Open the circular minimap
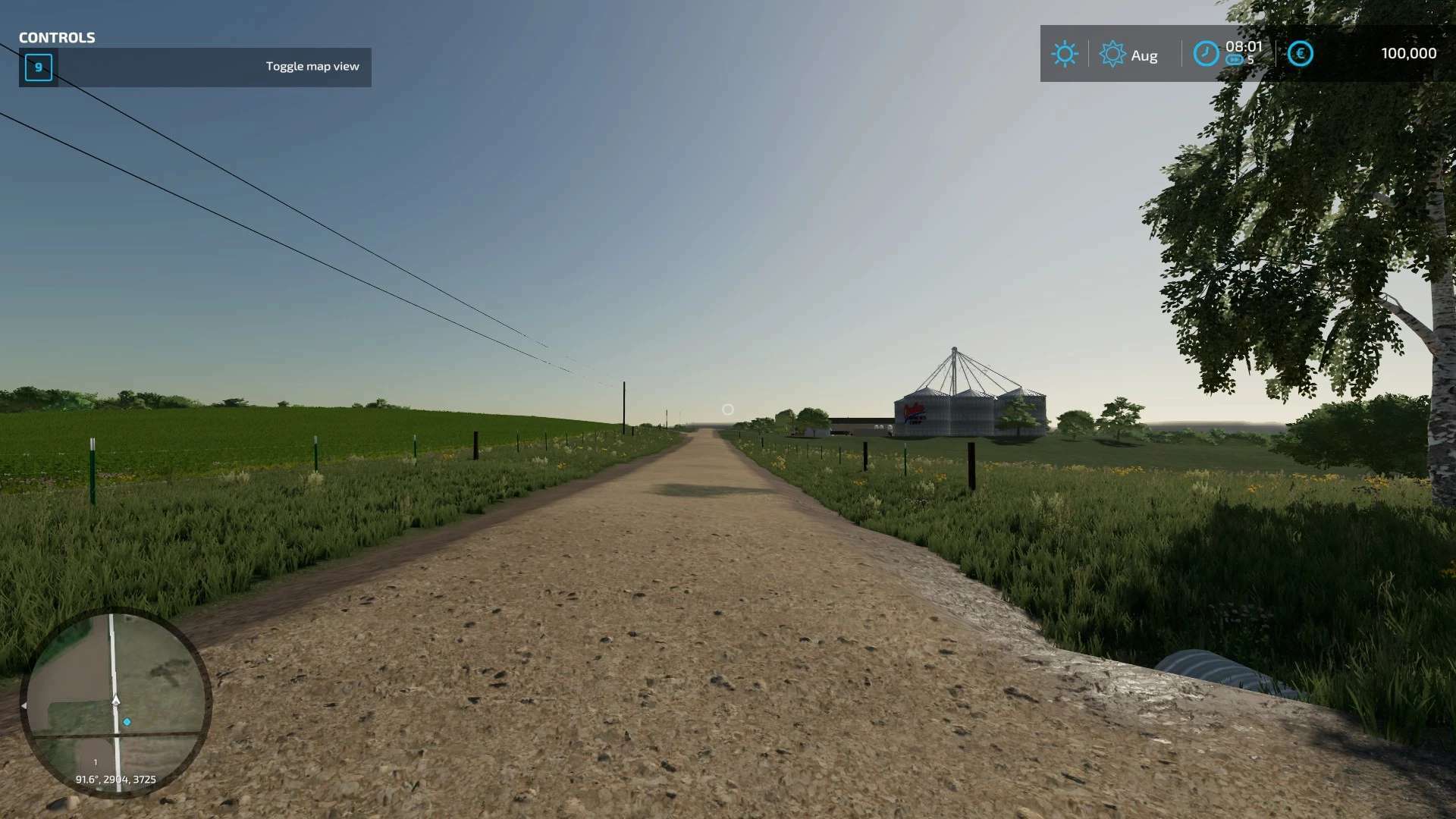Screen dimensions: 1456x819 click(x=115, y=701)
